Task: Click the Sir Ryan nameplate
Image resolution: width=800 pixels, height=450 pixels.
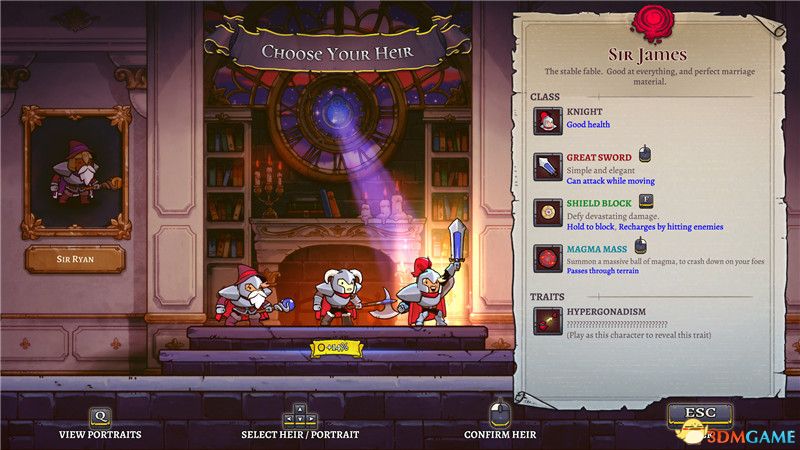Action: (75, 258)
